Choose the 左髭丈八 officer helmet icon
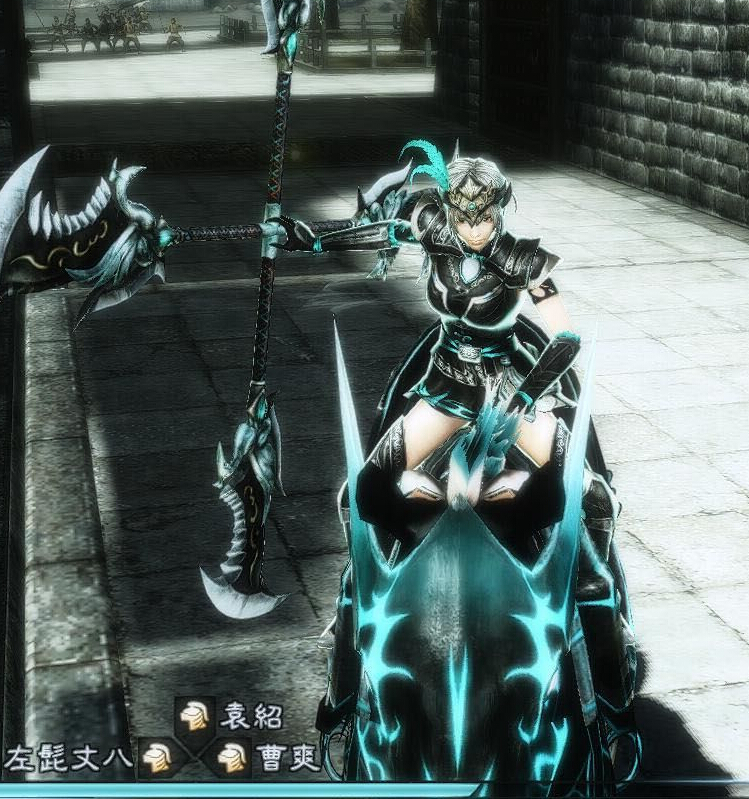 pyautogui.click(x=156, y=757)
